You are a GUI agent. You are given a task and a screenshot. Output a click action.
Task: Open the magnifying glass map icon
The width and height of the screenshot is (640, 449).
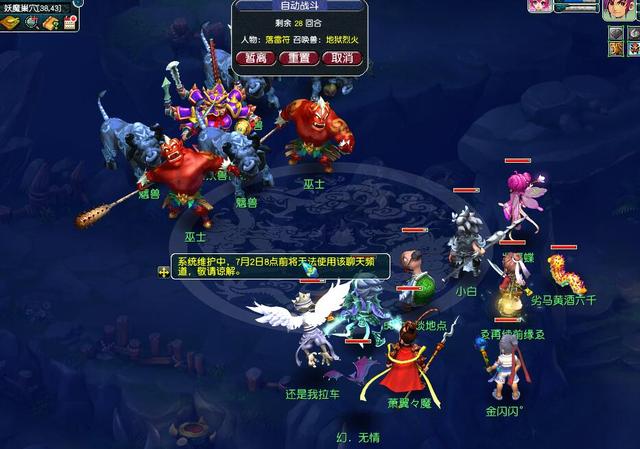pyautogui.click(x=31, y=23)
